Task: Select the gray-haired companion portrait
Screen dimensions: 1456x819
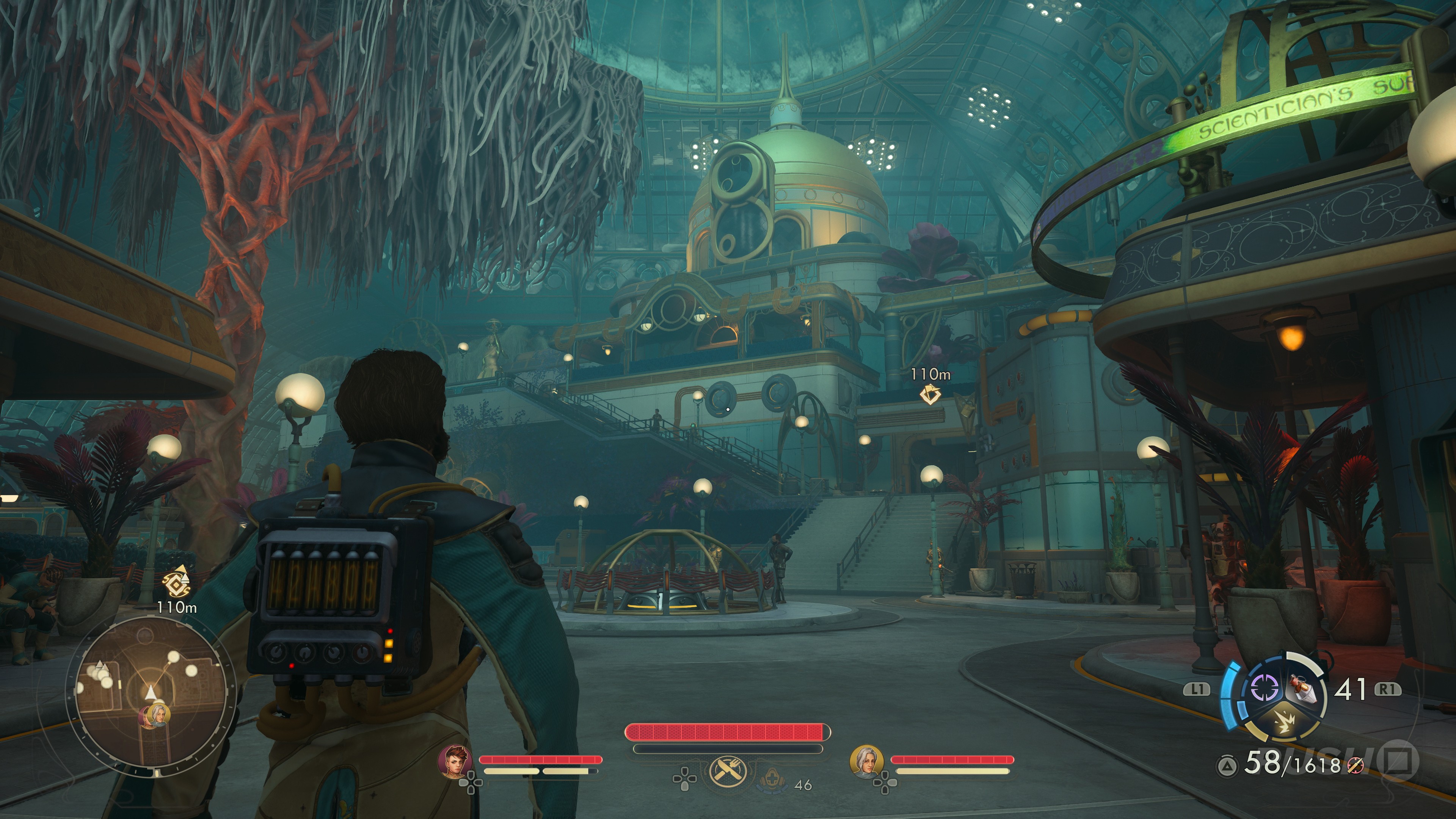Action: (866, 761)
